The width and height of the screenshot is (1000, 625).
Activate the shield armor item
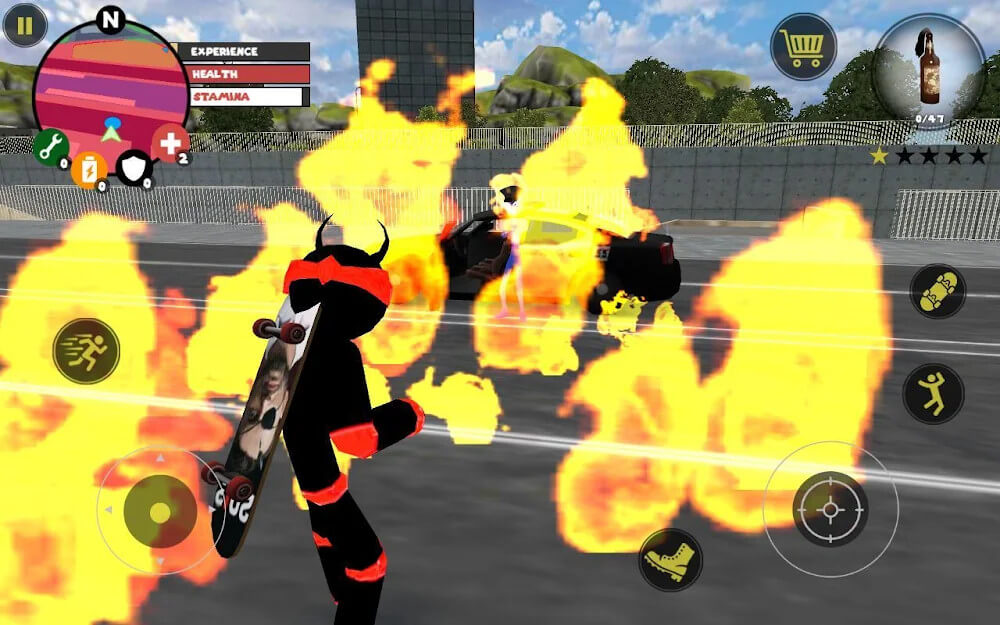point(134,167)
